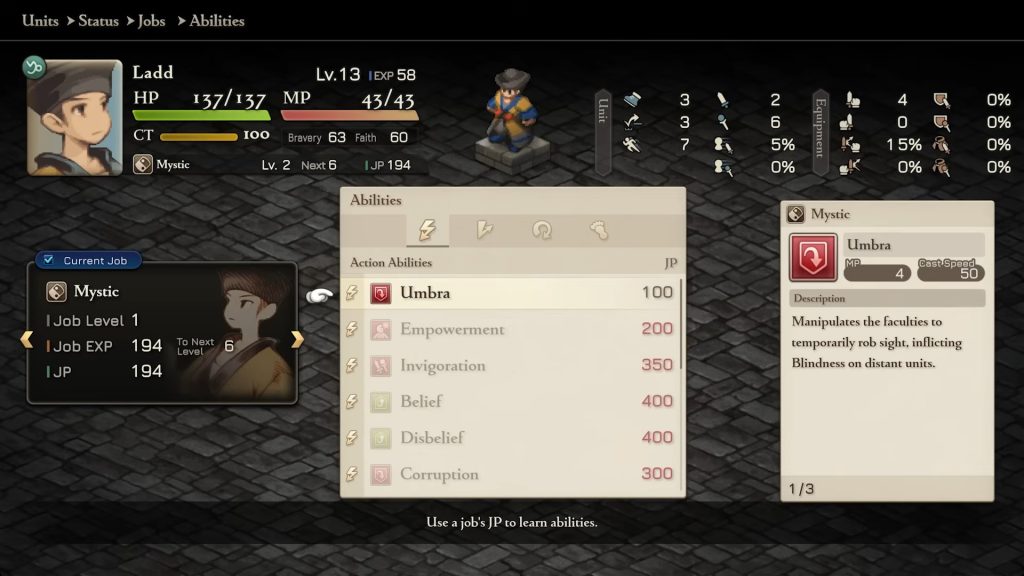Choose the Corruption ability row
1024x576 pixels.
tap(512, 473)
